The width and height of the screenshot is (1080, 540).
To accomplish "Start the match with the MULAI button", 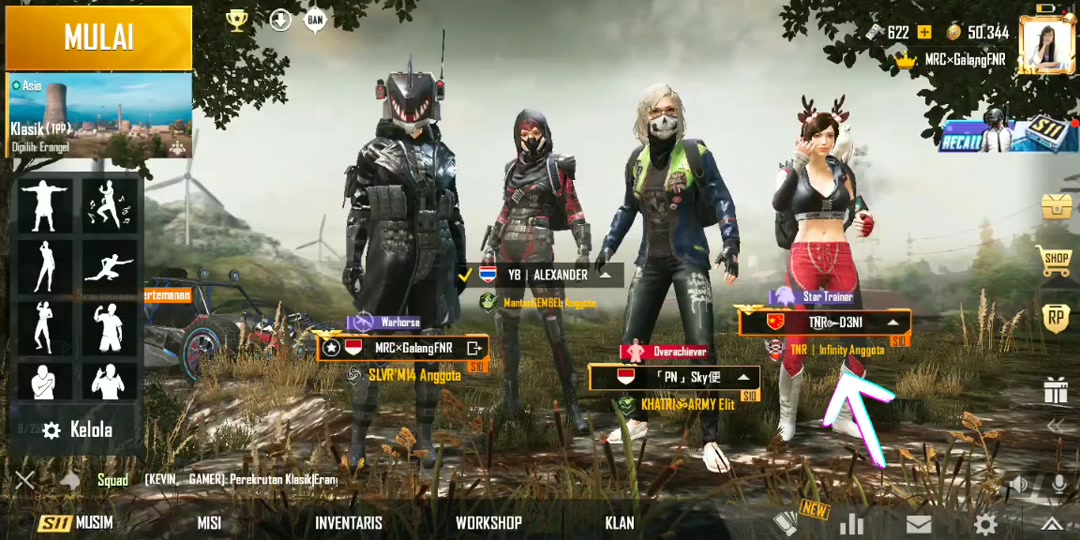I will tap(99, 38).
